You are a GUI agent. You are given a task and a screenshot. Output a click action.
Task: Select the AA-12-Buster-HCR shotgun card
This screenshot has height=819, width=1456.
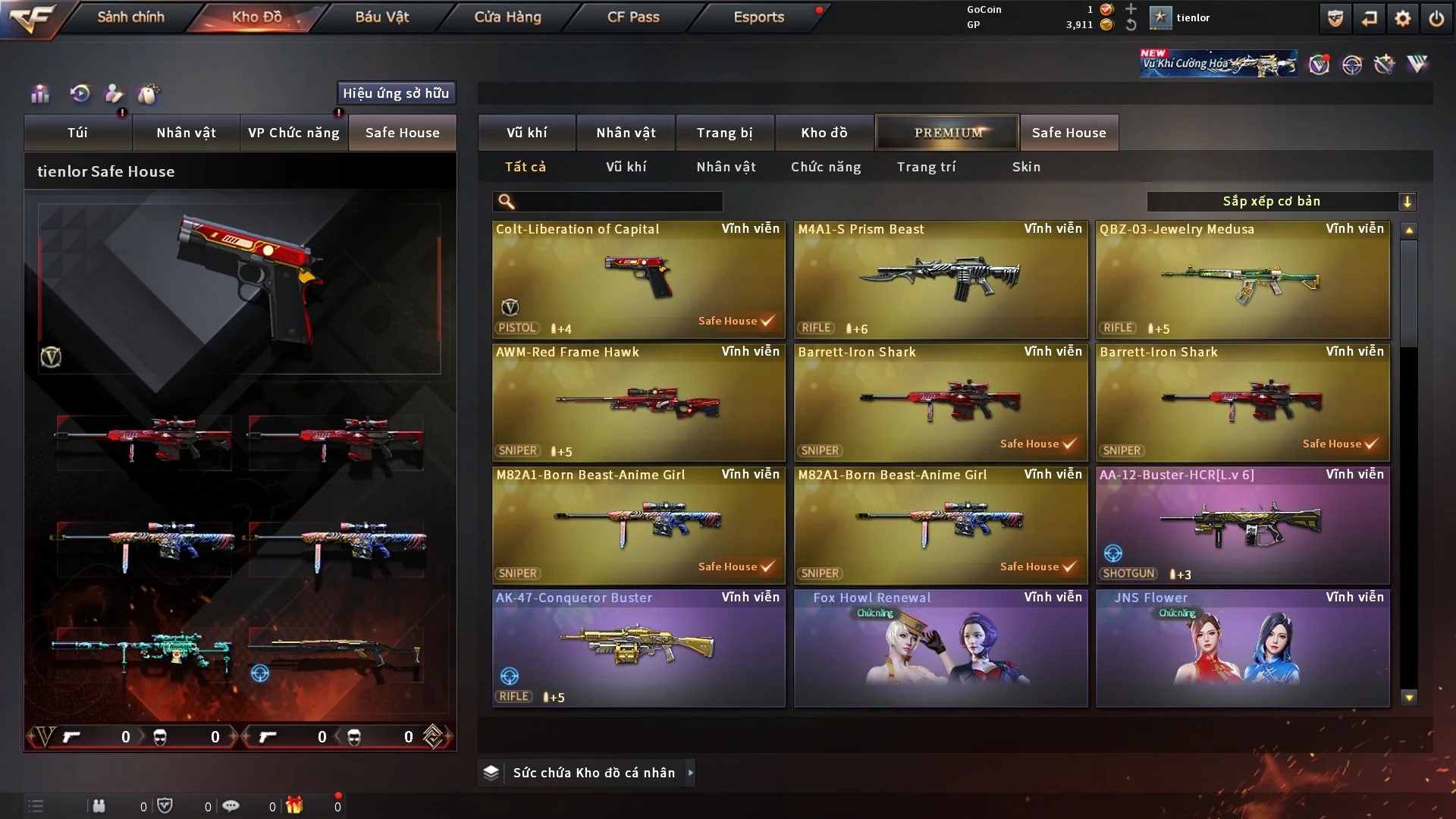tap(1242, 525)
